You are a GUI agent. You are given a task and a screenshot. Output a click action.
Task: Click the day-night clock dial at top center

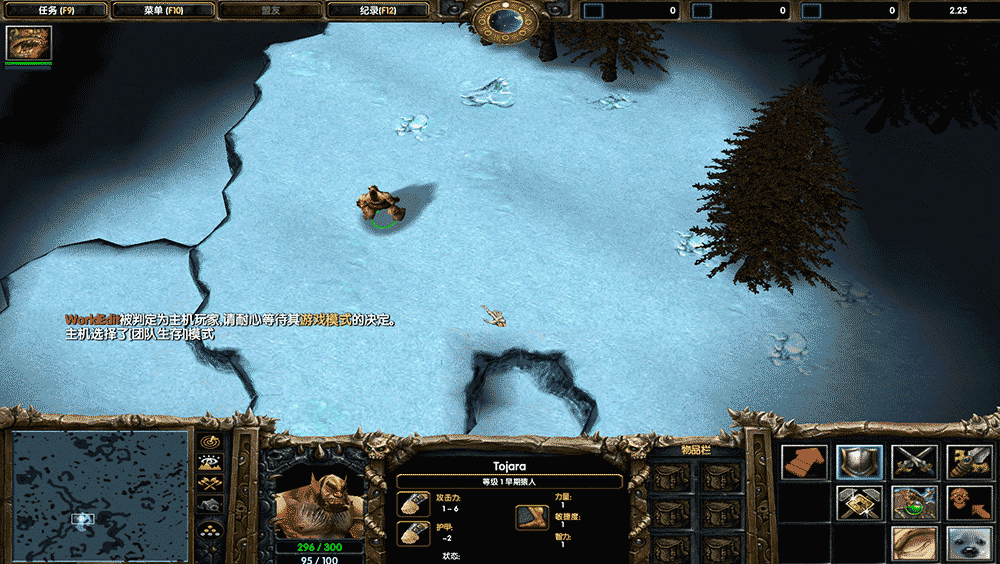click(x=506, y=20)
